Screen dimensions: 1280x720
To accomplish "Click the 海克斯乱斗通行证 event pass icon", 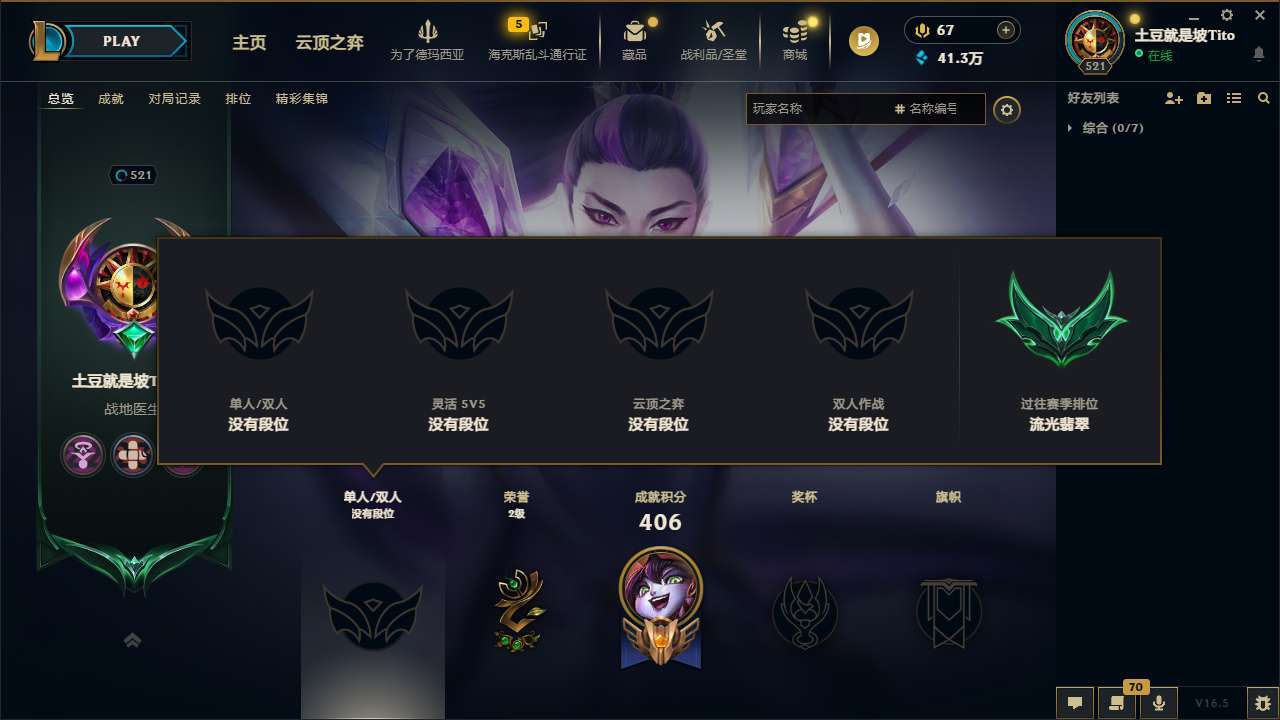I will pos(535,33).
